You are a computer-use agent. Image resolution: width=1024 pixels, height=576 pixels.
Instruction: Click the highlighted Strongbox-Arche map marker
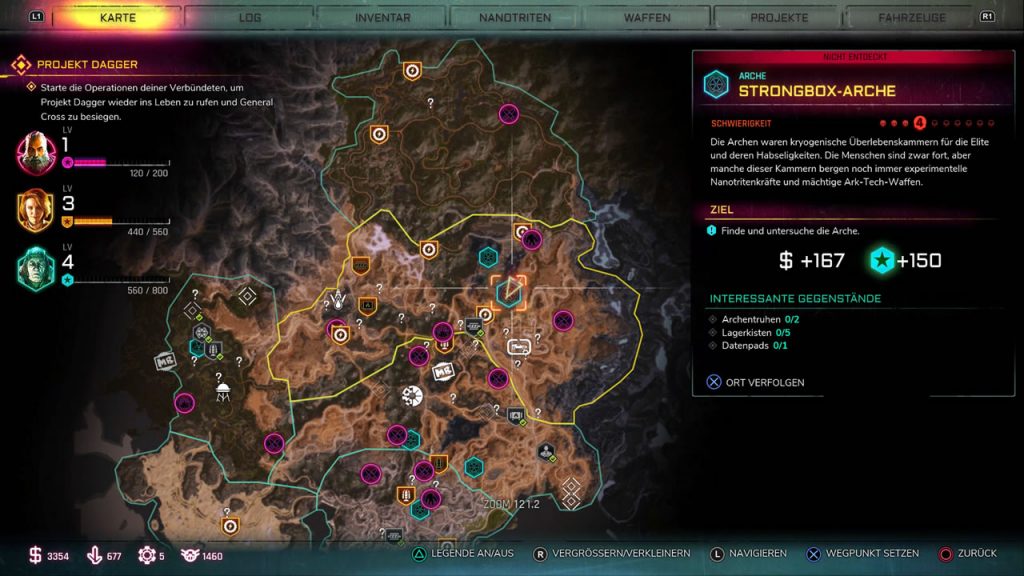click(x=509, y=292)
